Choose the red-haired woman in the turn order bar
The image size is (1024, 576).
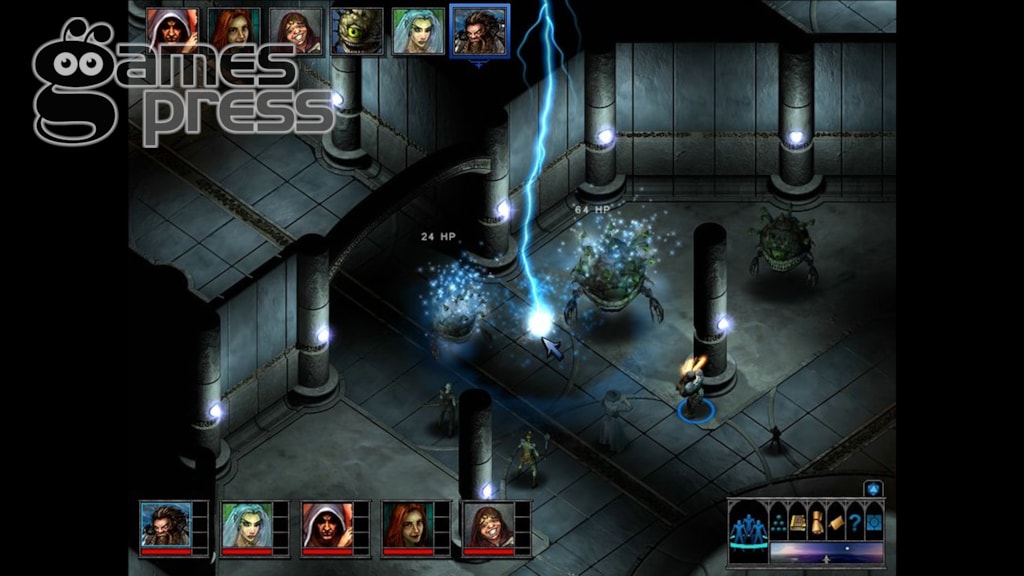click(236, 29)
